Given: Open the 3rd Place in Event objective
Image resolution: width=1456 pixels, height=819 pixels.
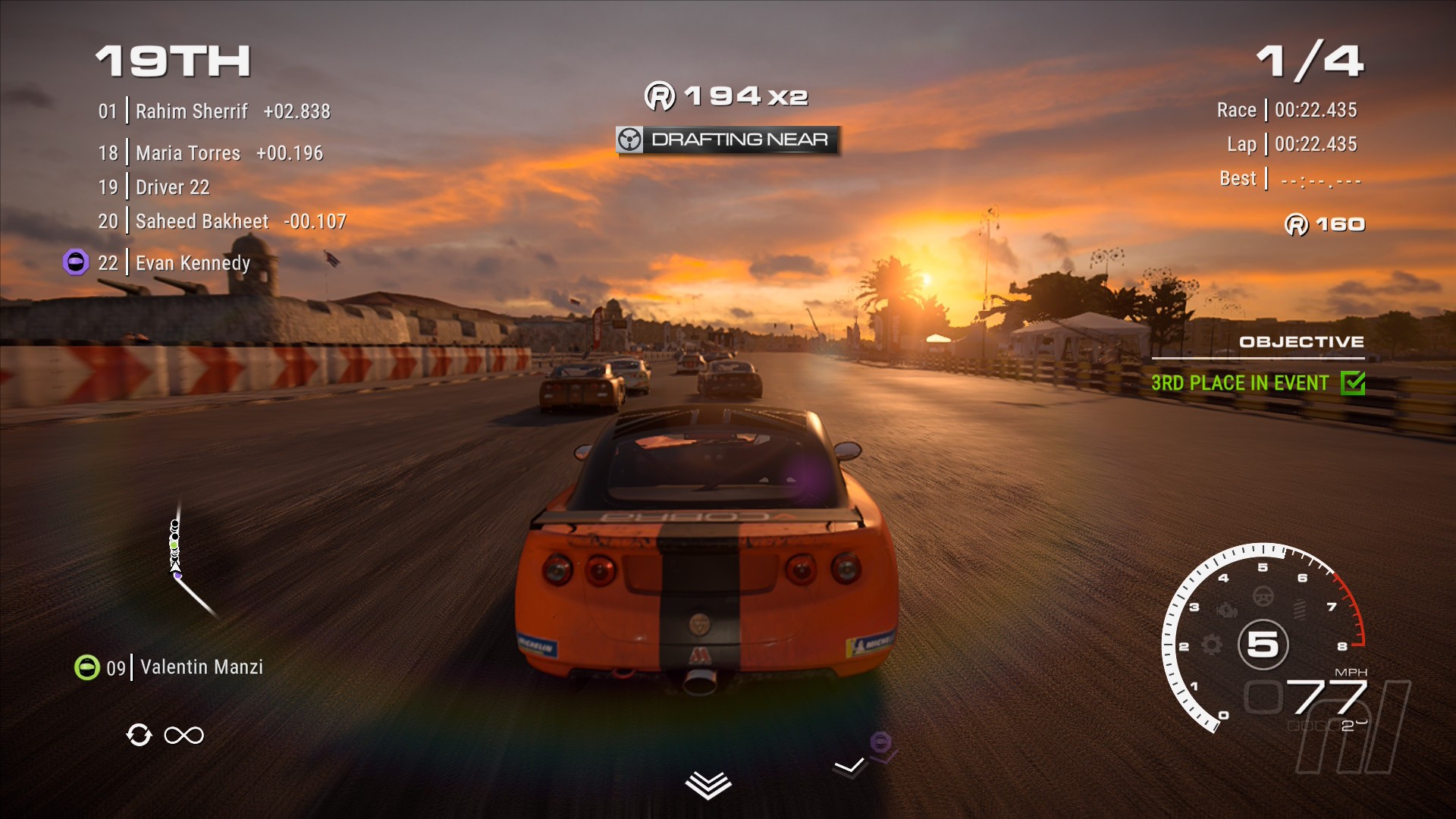Looking at the screenshot, I should 1239,383.
